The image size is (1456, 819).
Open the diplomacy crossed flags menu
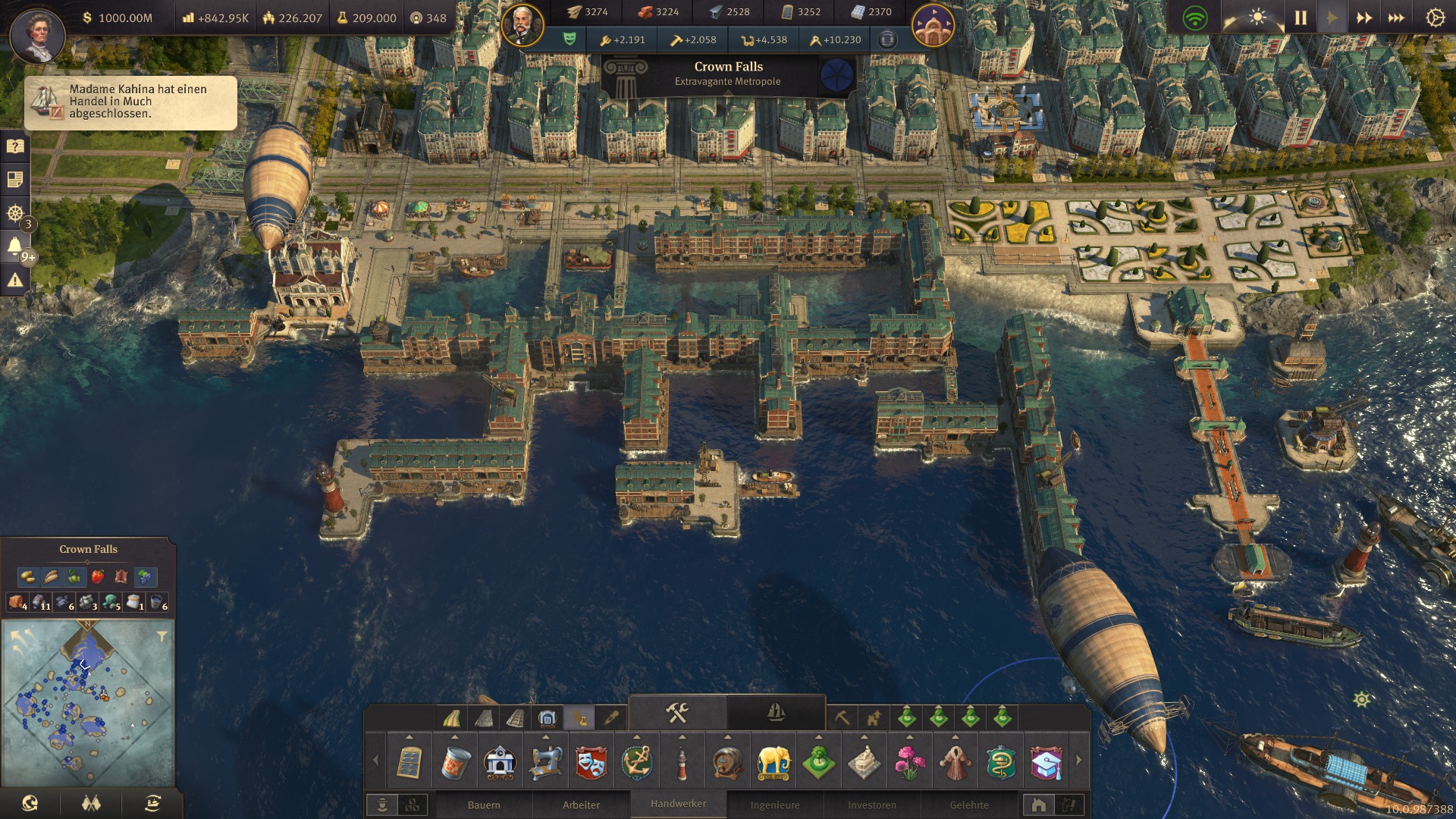click(x=91, y=803)
